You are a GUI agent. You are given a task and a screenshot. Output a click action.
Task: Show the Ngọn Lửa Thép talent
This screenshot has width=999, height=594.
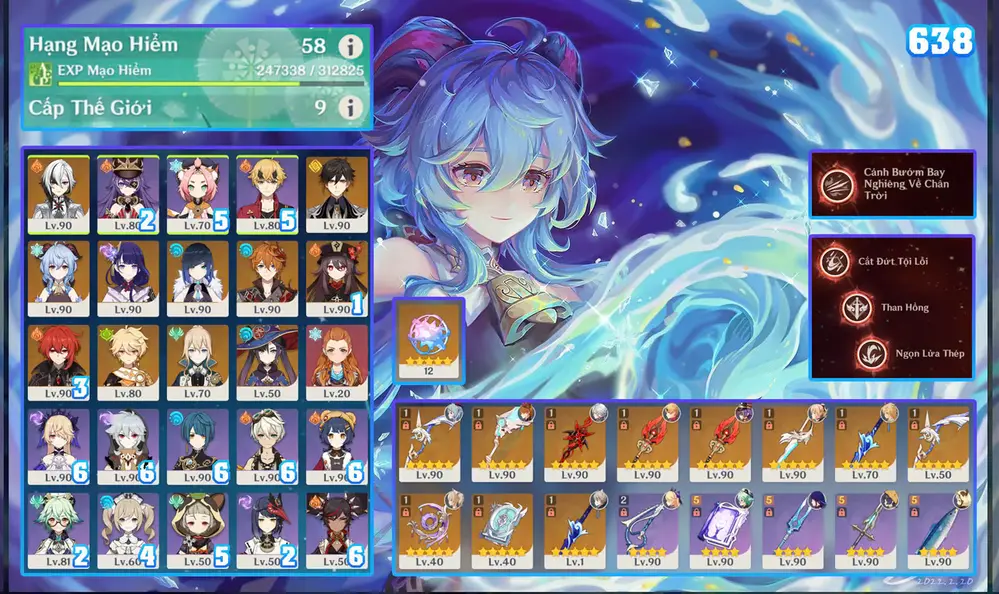[x=870, y=352]
